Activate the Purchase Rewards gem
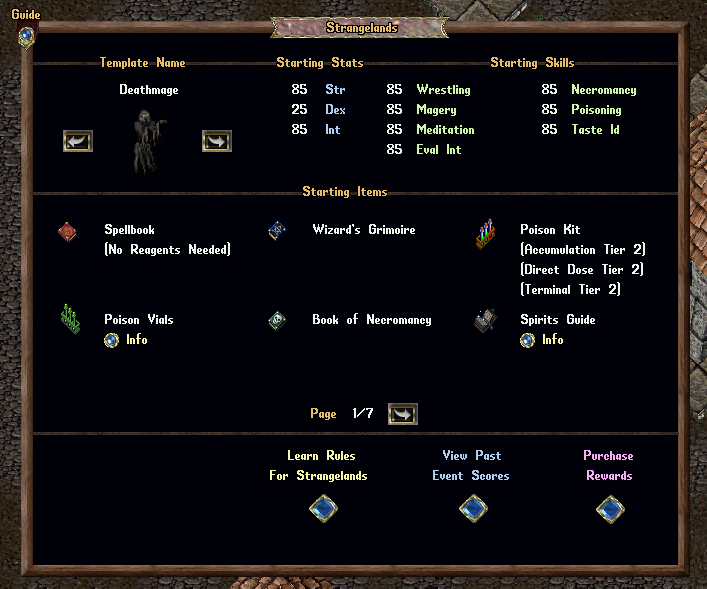 tap(610, 510)
